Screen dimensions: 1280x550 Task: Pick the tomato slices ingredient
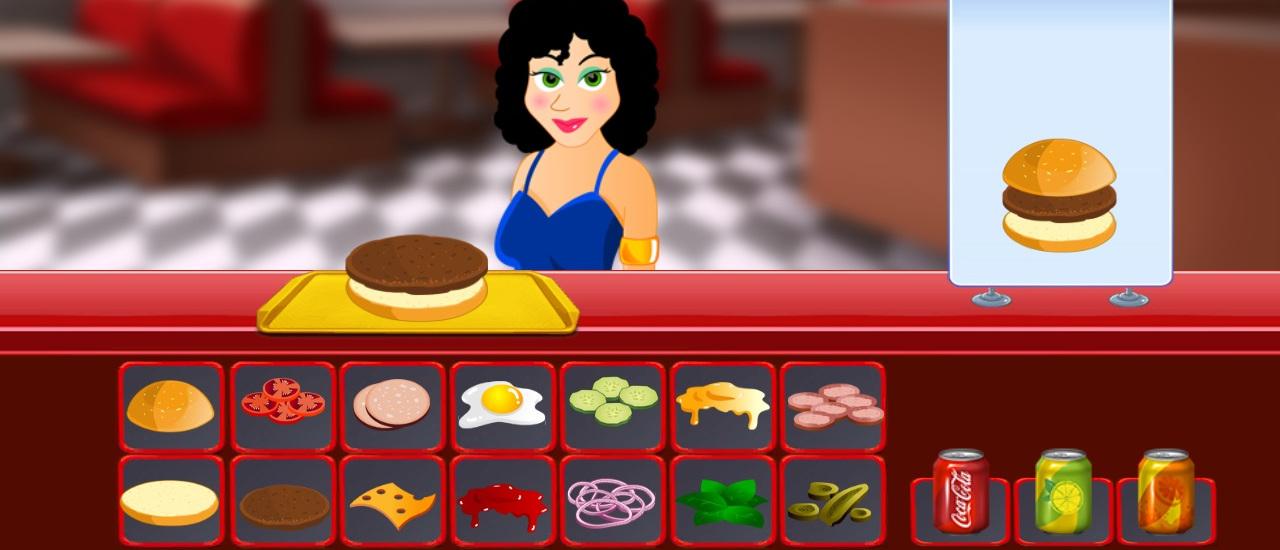pyautogui.click(x=283, y=401)
